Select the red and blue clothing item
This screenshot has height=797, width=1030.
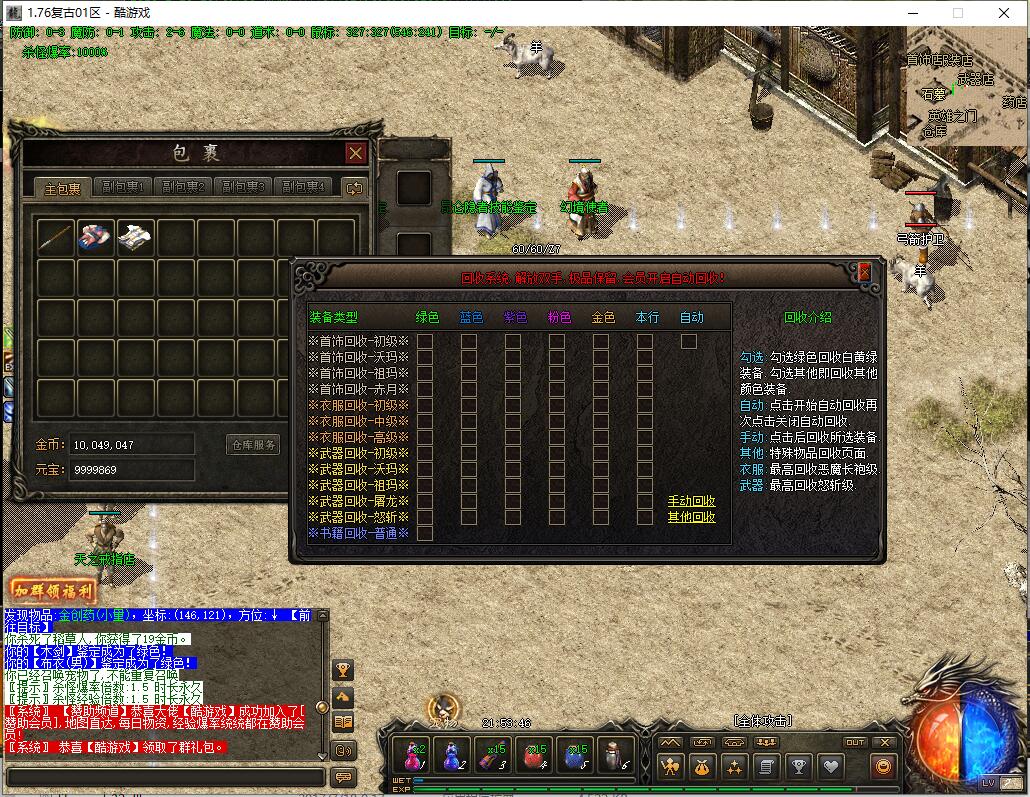pos(96,238)
